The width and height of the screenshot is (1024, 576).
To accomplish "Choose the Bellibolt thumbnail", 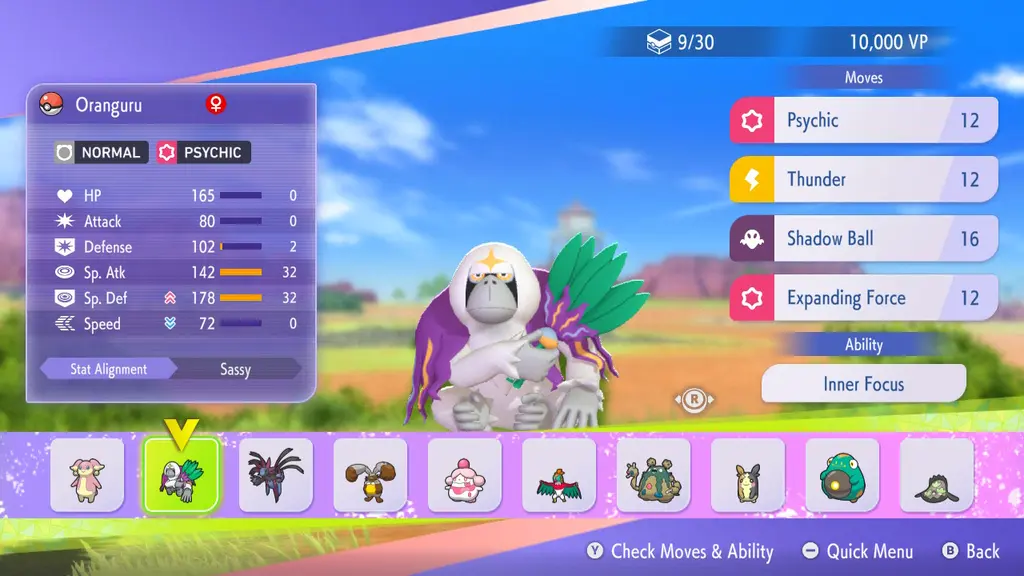I will point(842,475).
